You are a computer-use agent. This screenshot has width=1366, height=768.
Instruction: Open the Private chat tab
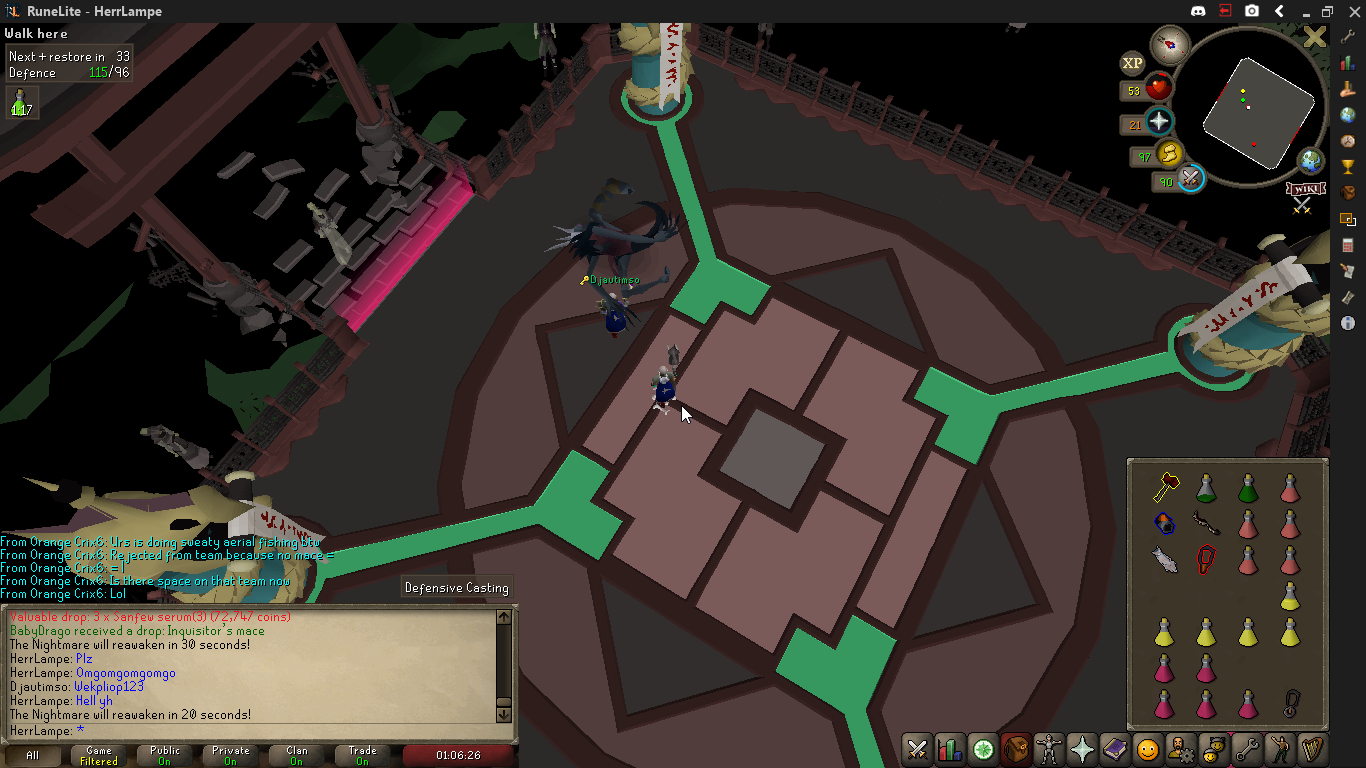tap(231, 755)
